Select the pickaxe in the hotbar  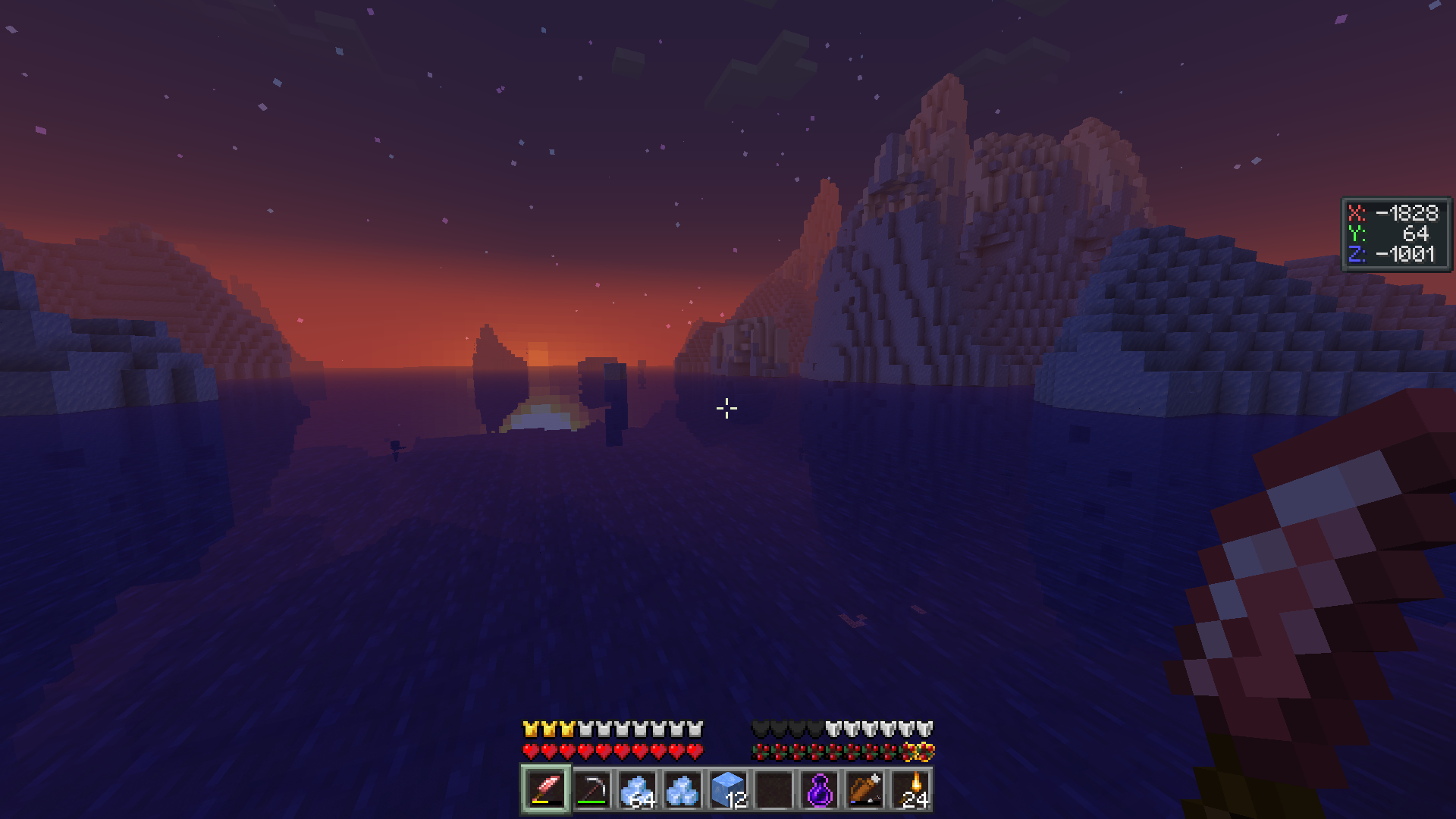click(591, 789)
